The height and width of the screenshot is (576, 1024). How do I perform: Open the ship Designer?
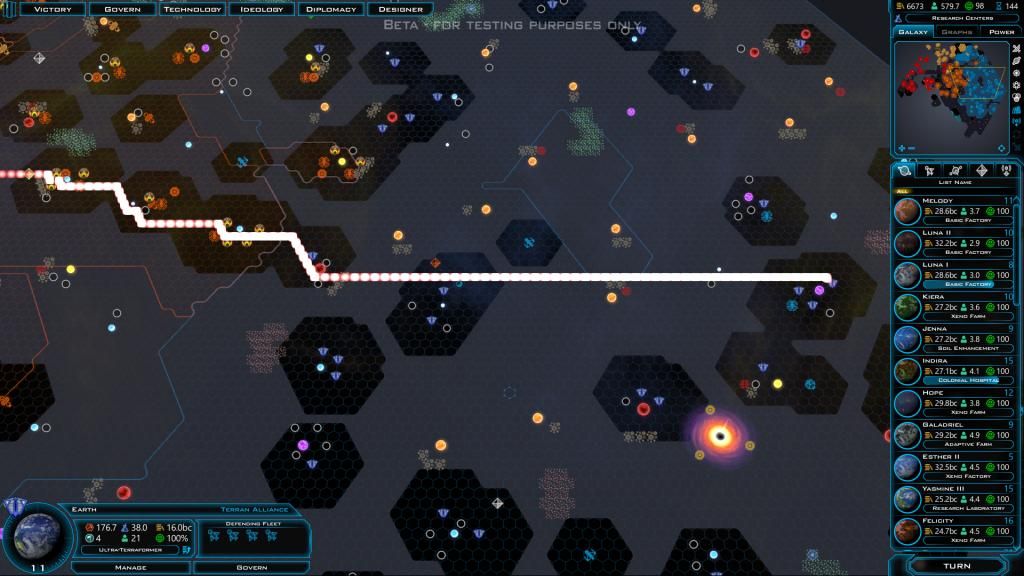coord(400,9)
